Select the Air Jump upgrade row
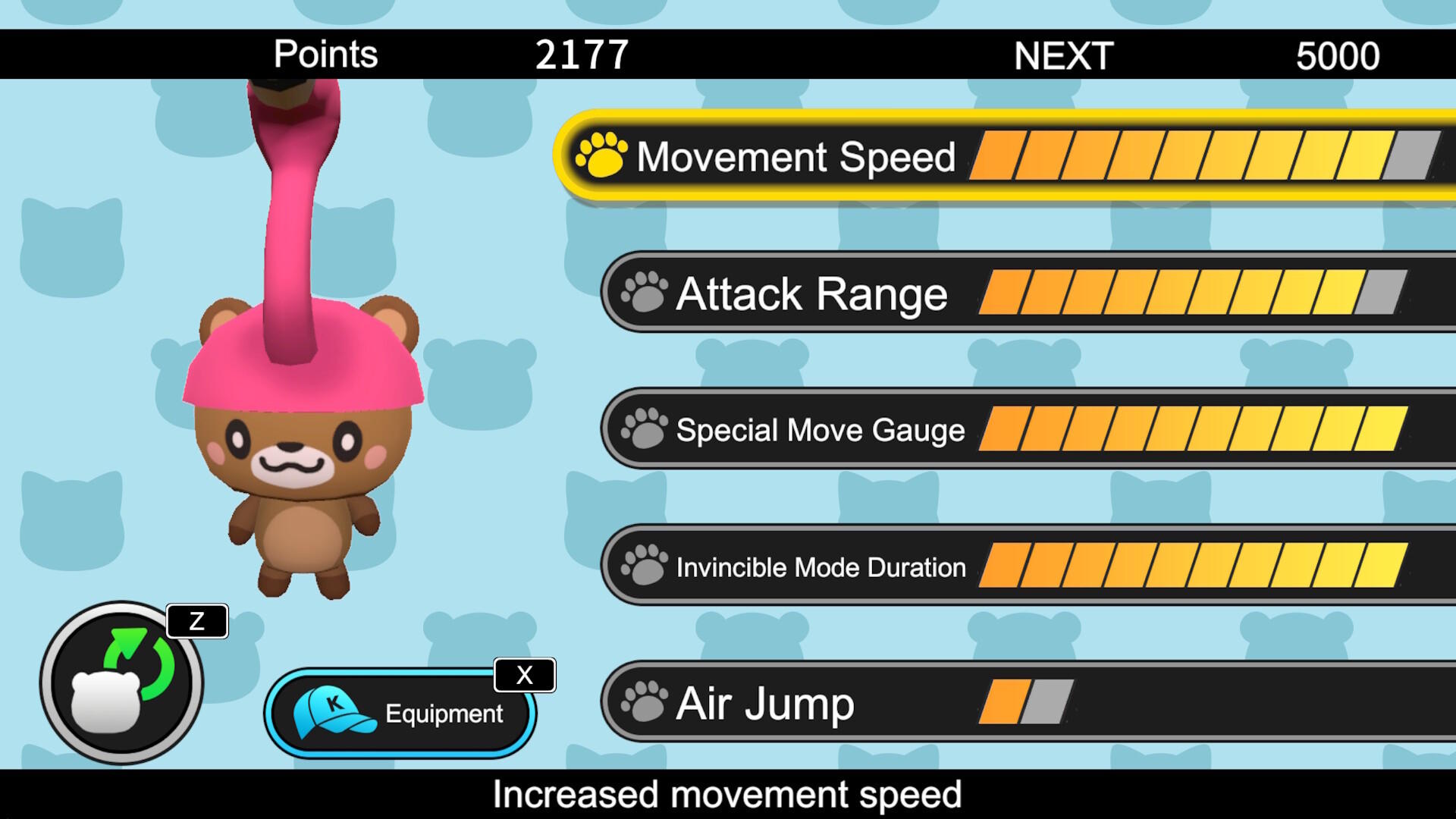The width and height of the screenshot is (1456, 819). pos(764,703)
